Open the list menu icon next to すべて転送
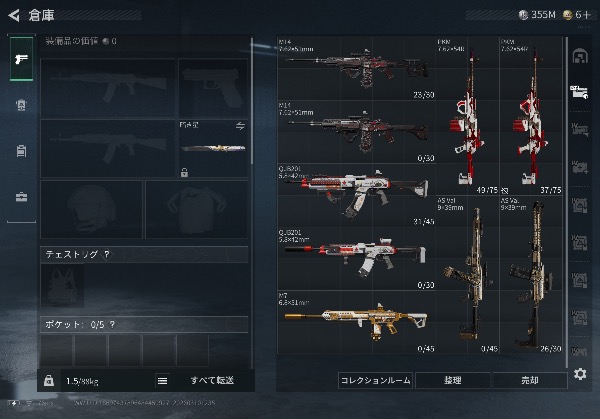This screenshot has width=600, height=419. point(162,381)
